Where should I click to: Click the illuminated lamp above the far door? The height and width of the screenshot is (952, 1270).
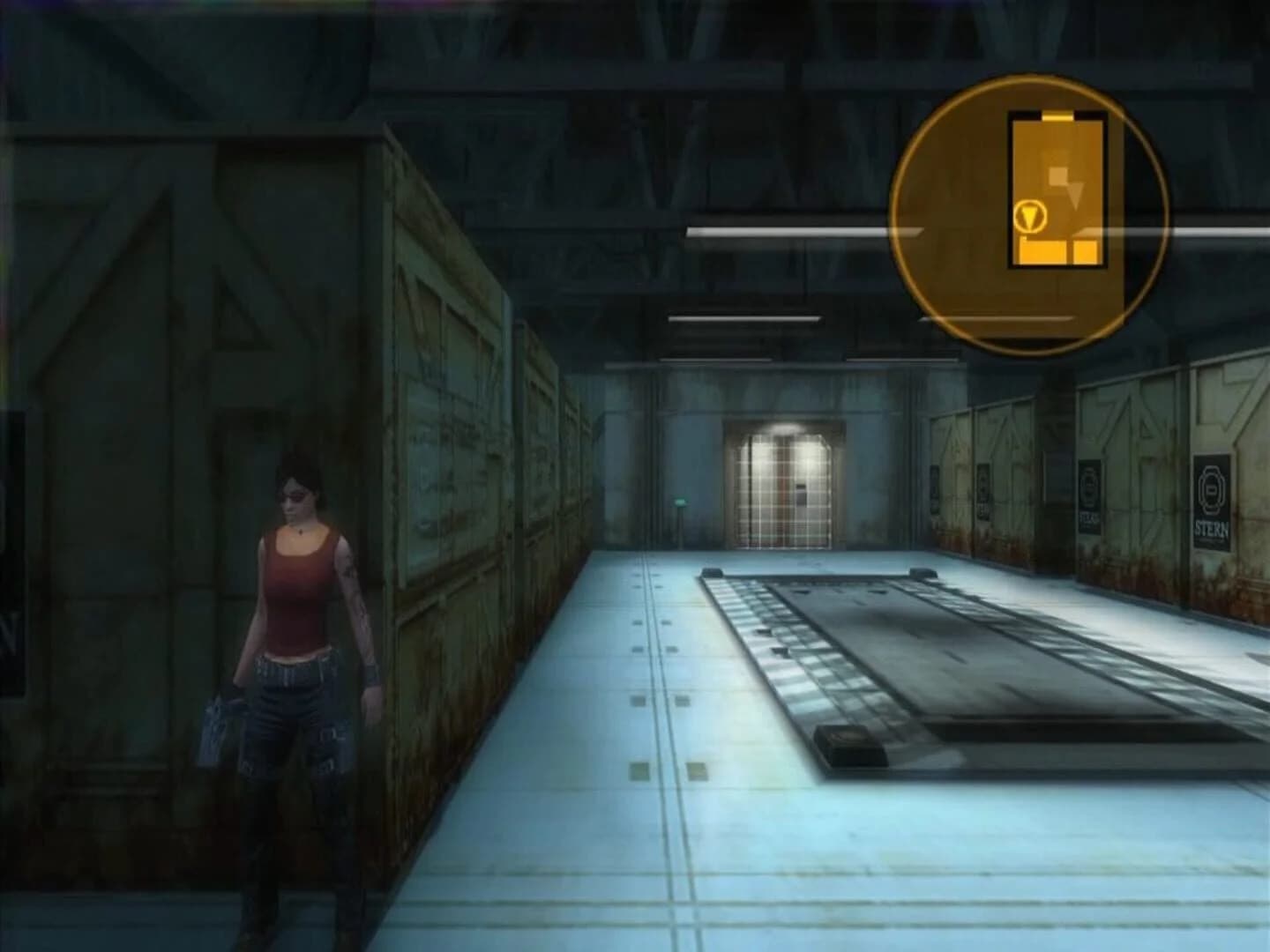(781, 428)
